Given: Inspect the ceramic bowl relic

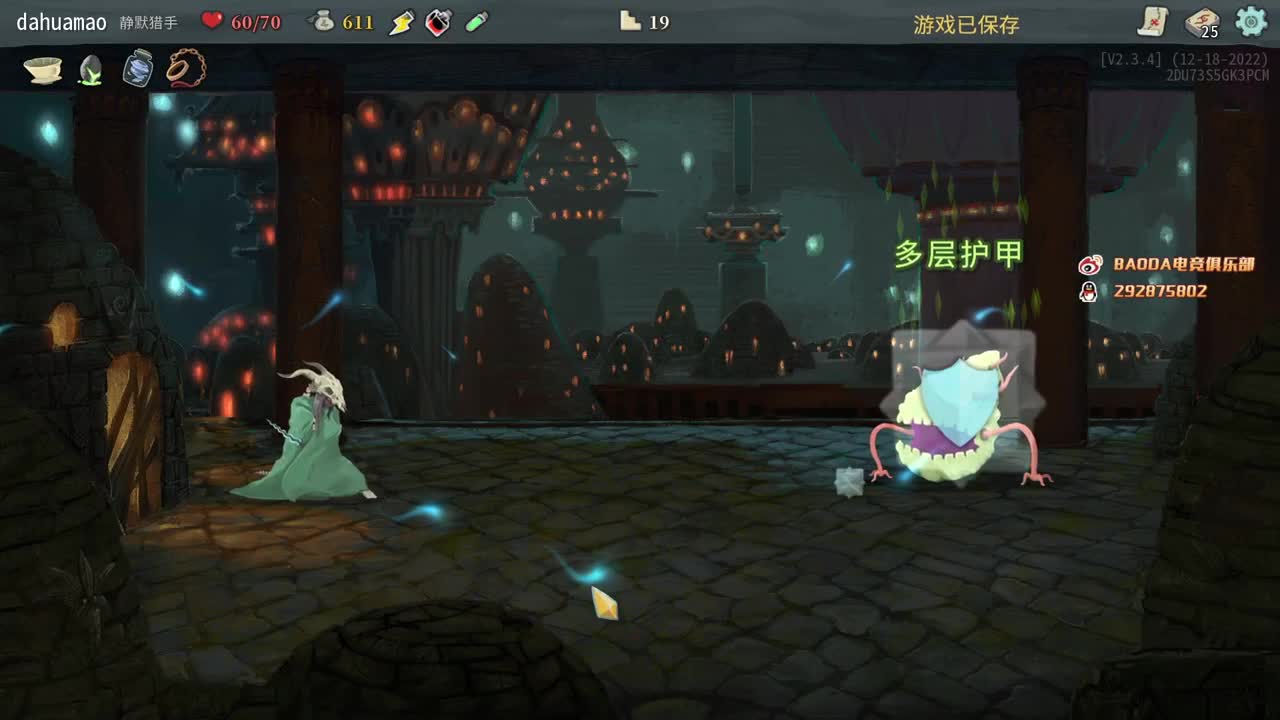Looking at the screenshot, I should [x=42, y=70].
